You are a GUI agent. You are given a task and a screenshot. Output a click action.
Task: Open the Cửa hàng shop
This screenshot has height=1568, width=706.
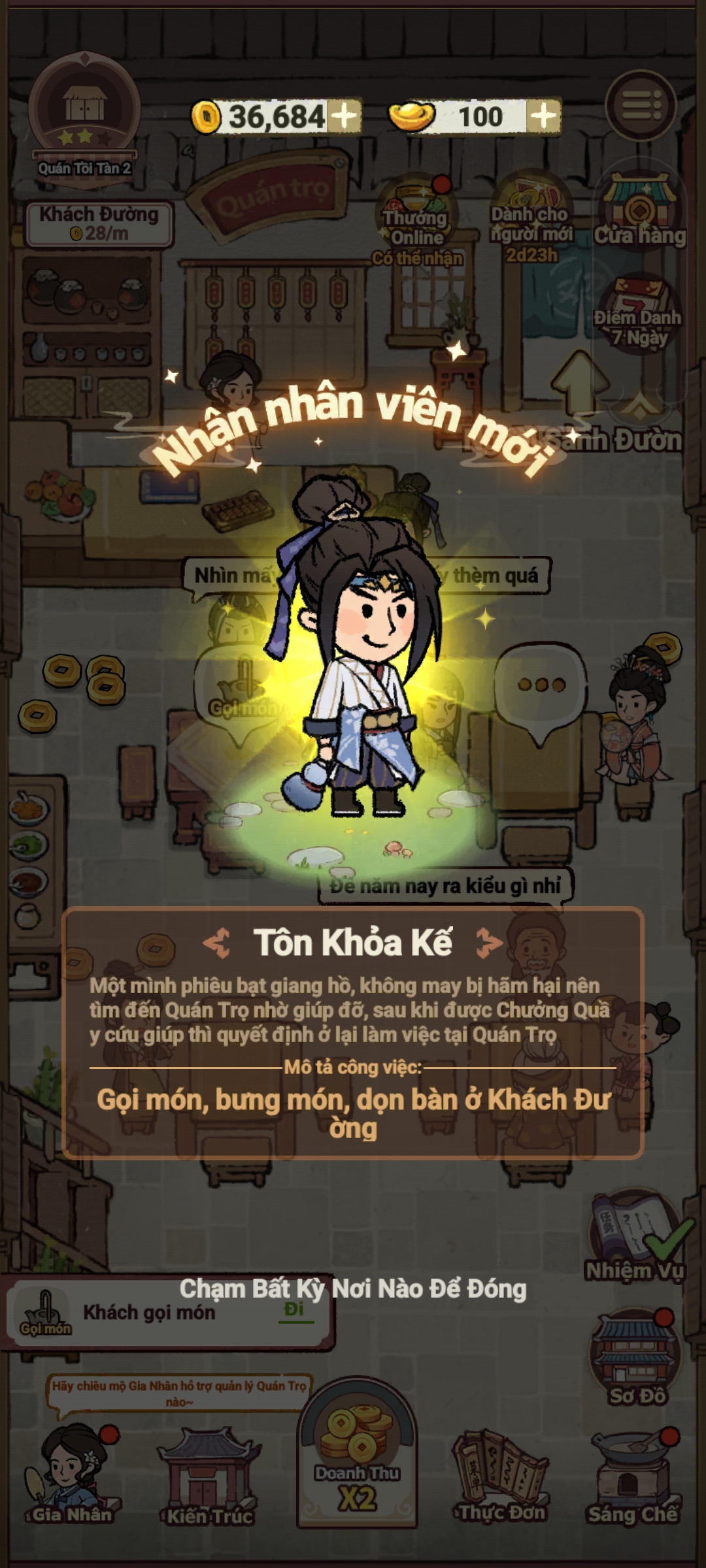(x=639, y=212)
